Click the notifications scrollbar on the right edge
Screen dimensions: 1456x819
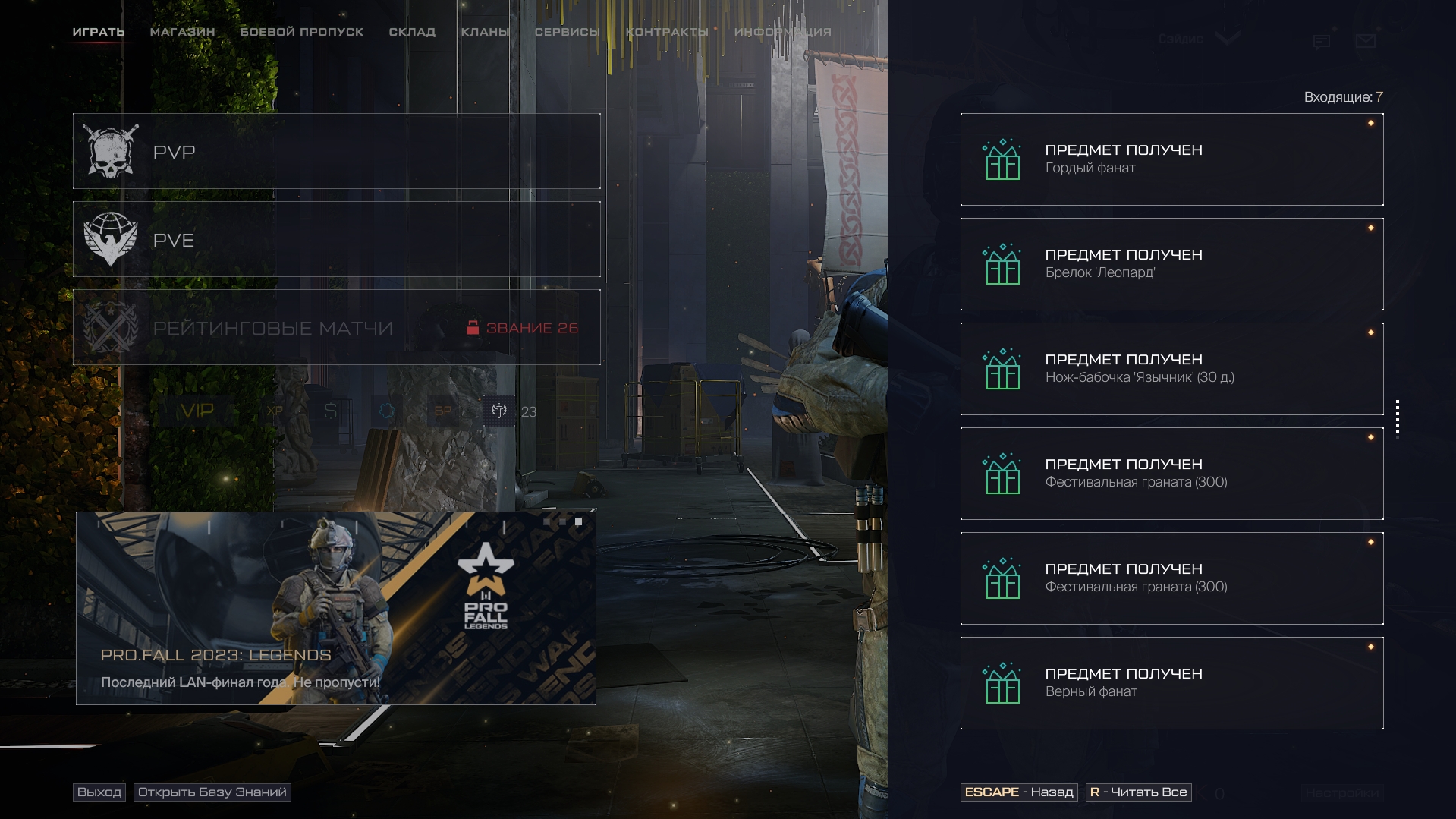click(1398, 421)
